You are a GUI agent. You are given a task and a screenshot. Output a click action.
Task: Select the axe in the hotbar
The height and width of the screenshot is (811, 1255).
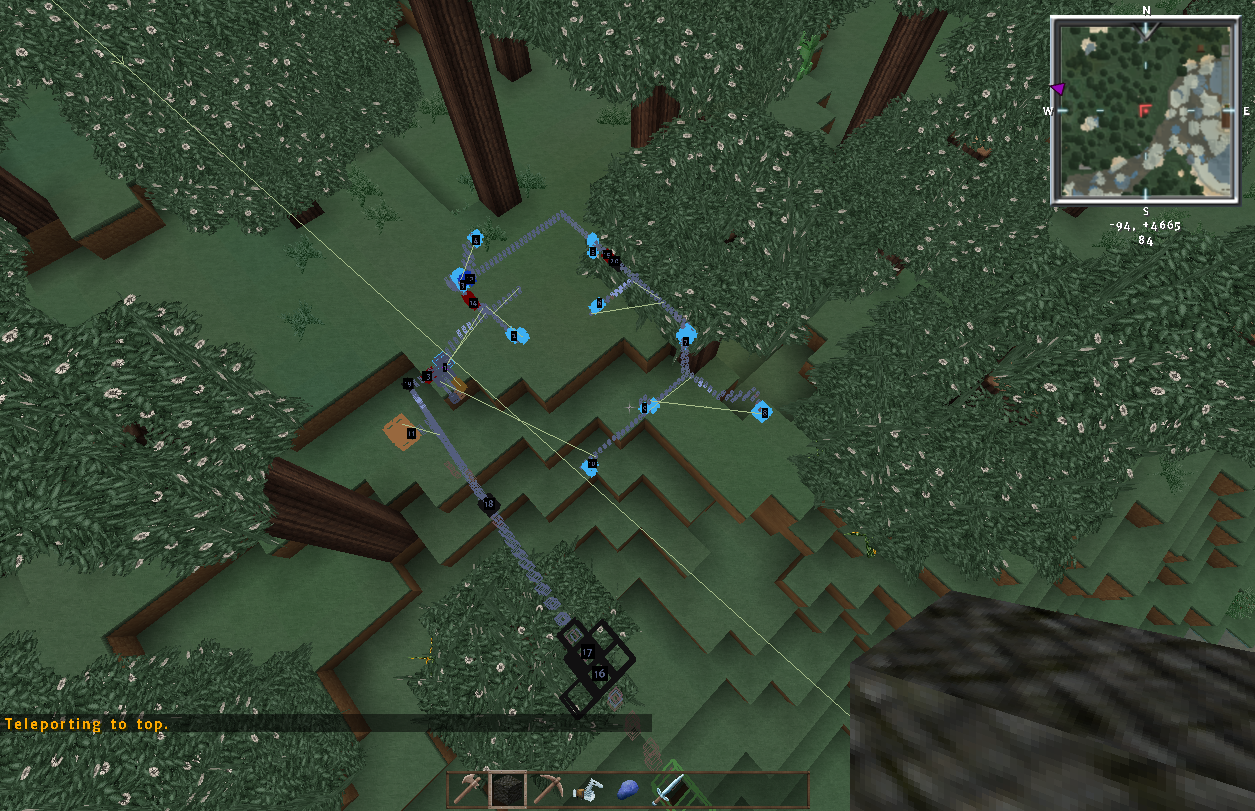pyautogui.click(x=467, y=790)
